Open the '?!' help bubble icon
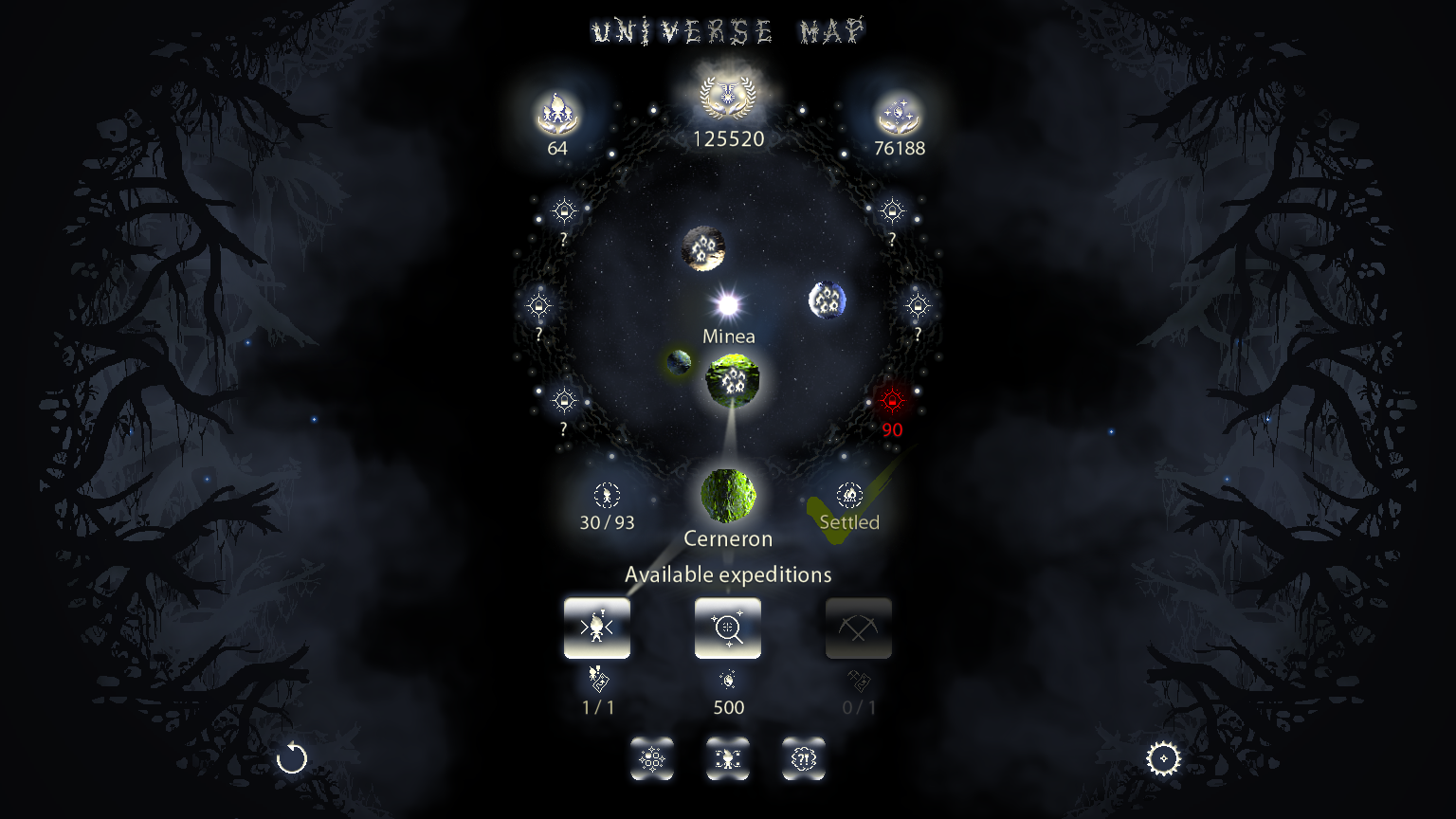Image resolution: width=1456 pixels, height=819 pixels. [803, 758]
